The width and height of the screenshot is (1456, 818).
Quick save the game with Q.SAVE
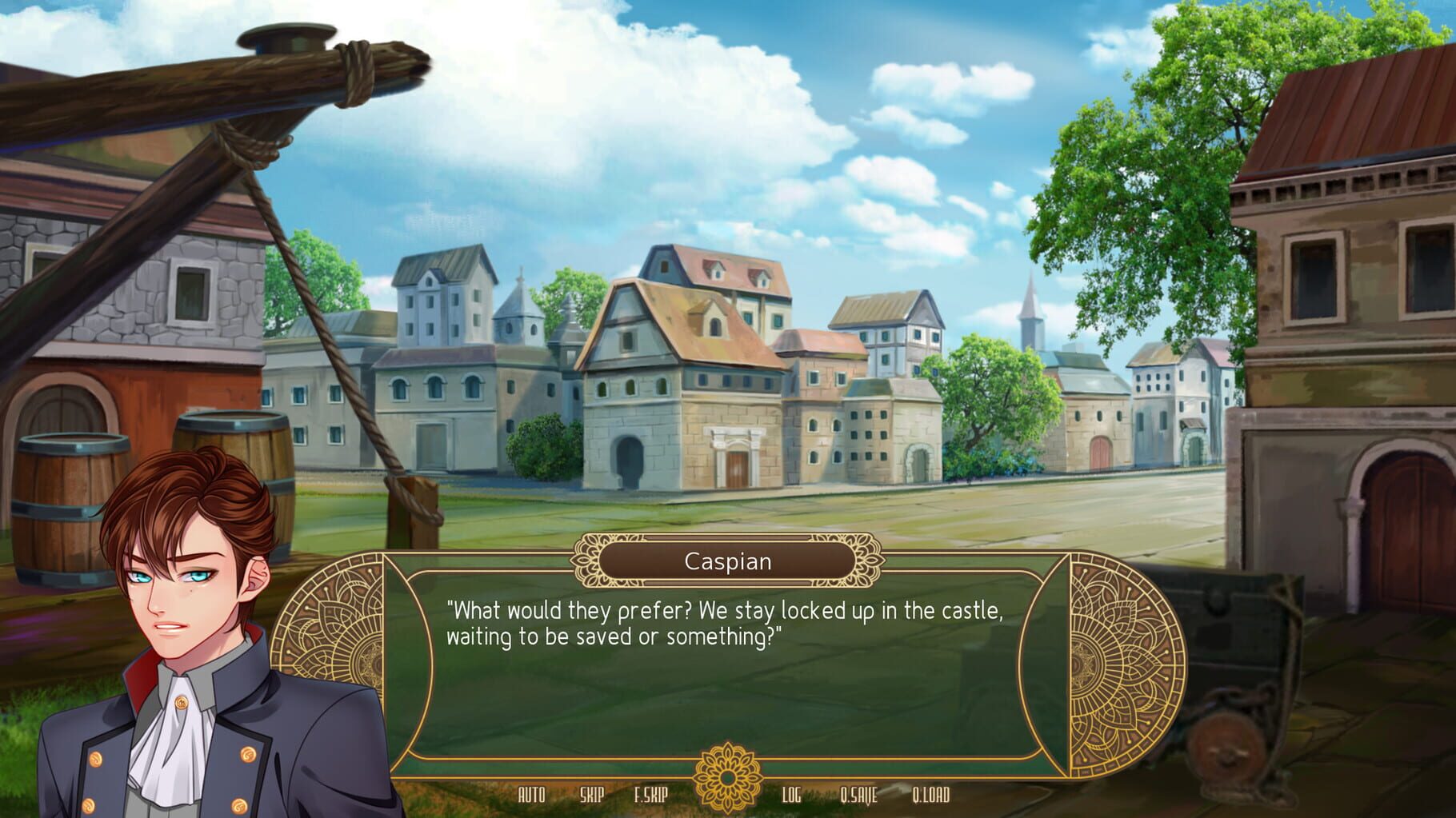(x=858, y=796)
